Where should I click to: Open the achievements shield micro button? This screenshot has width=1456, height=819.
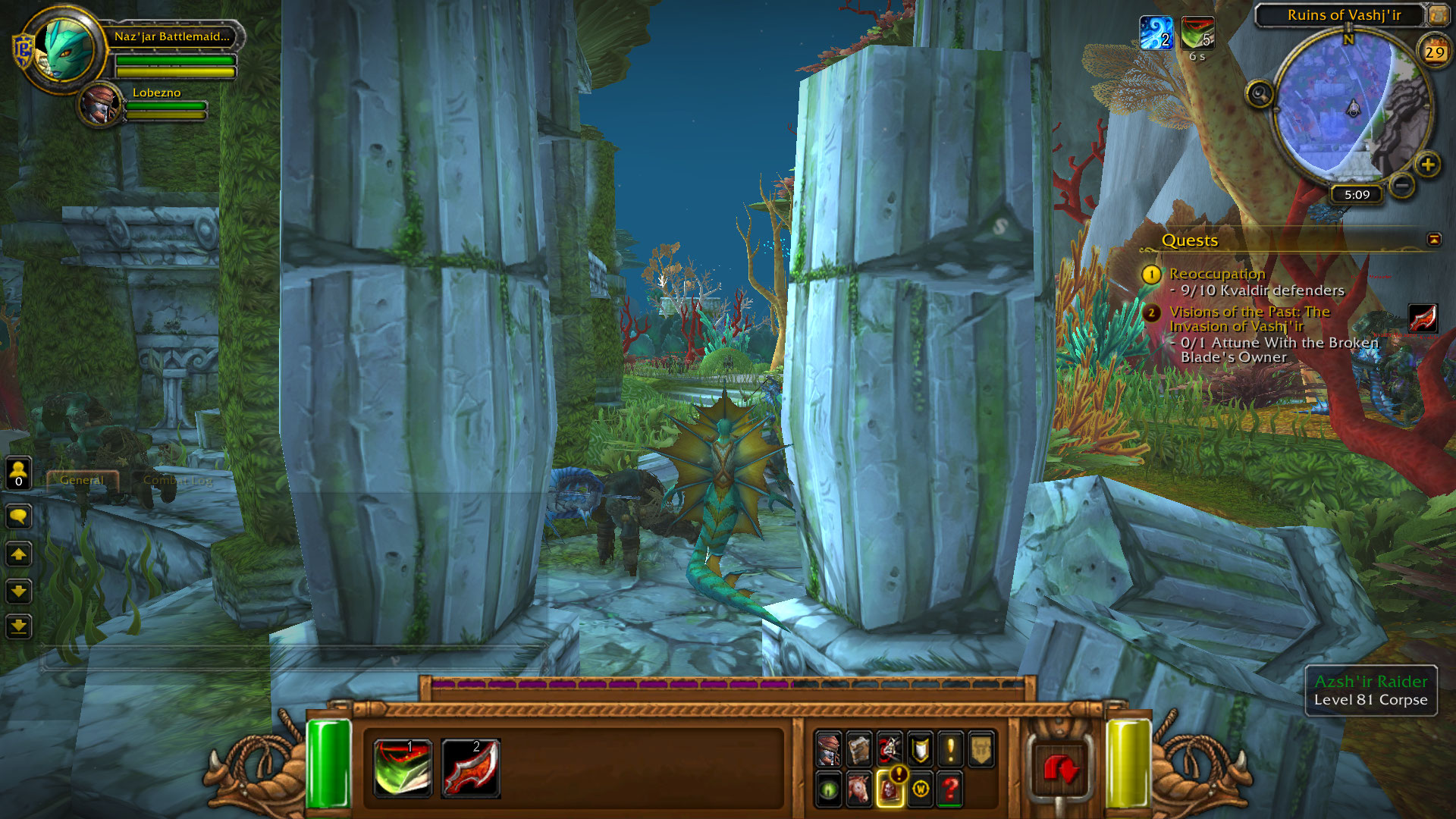coord(920,749)
